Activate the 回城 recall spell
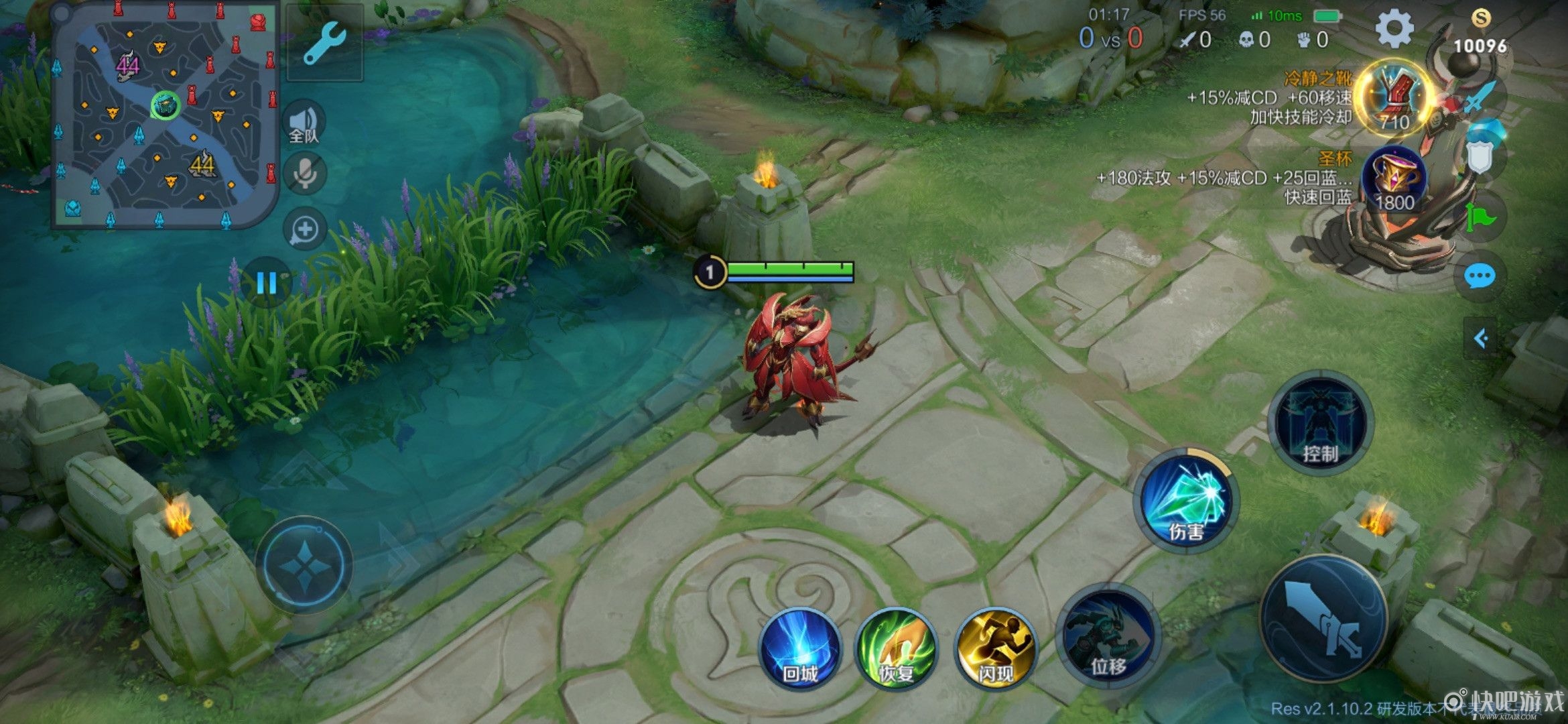Image resolution: width=1568 pixels, height=724 pixels. [x=799, y=648]
